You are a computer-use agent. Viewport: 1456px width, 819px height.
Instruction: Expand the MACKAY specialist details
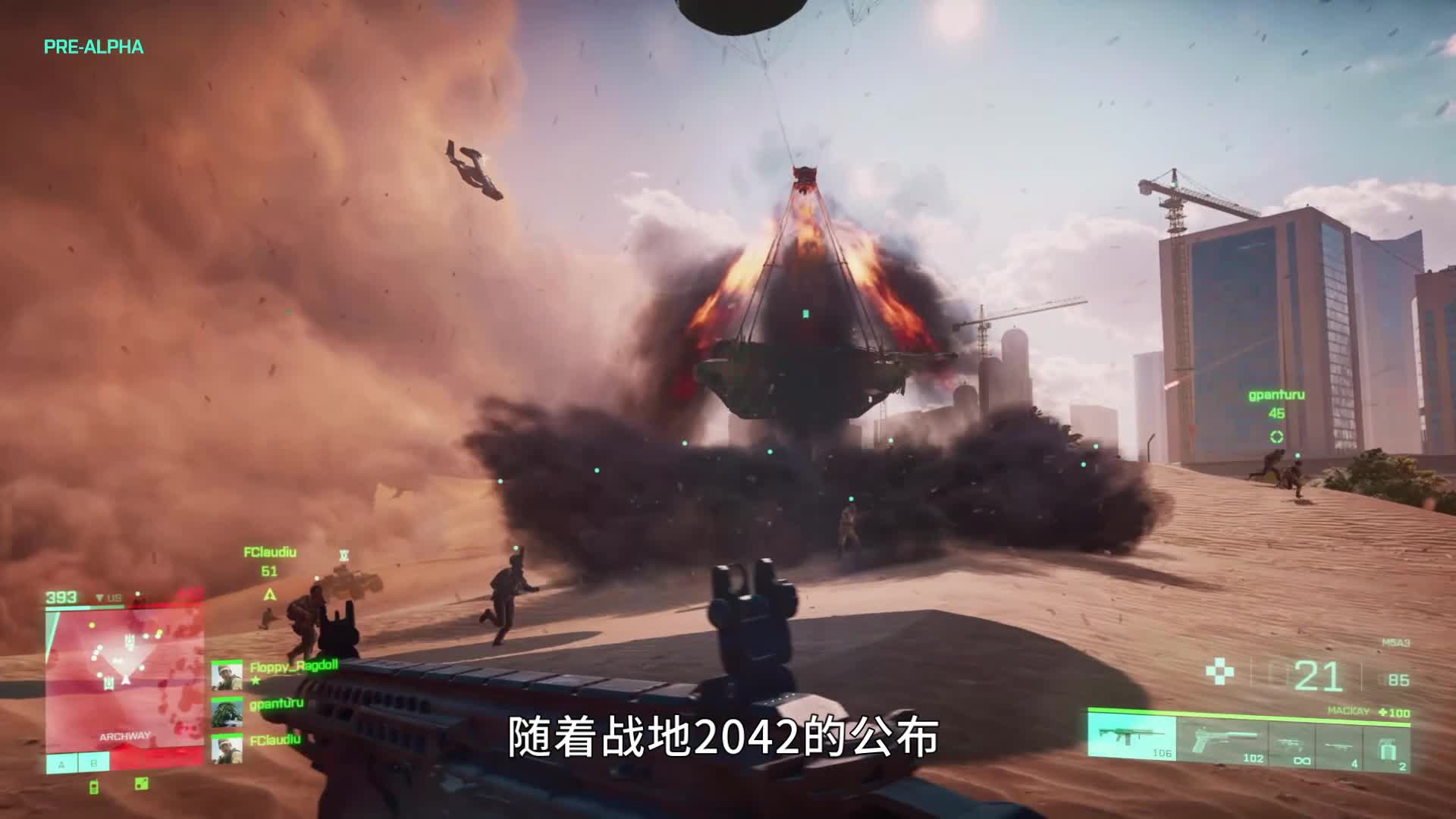tap(1348, 711)
